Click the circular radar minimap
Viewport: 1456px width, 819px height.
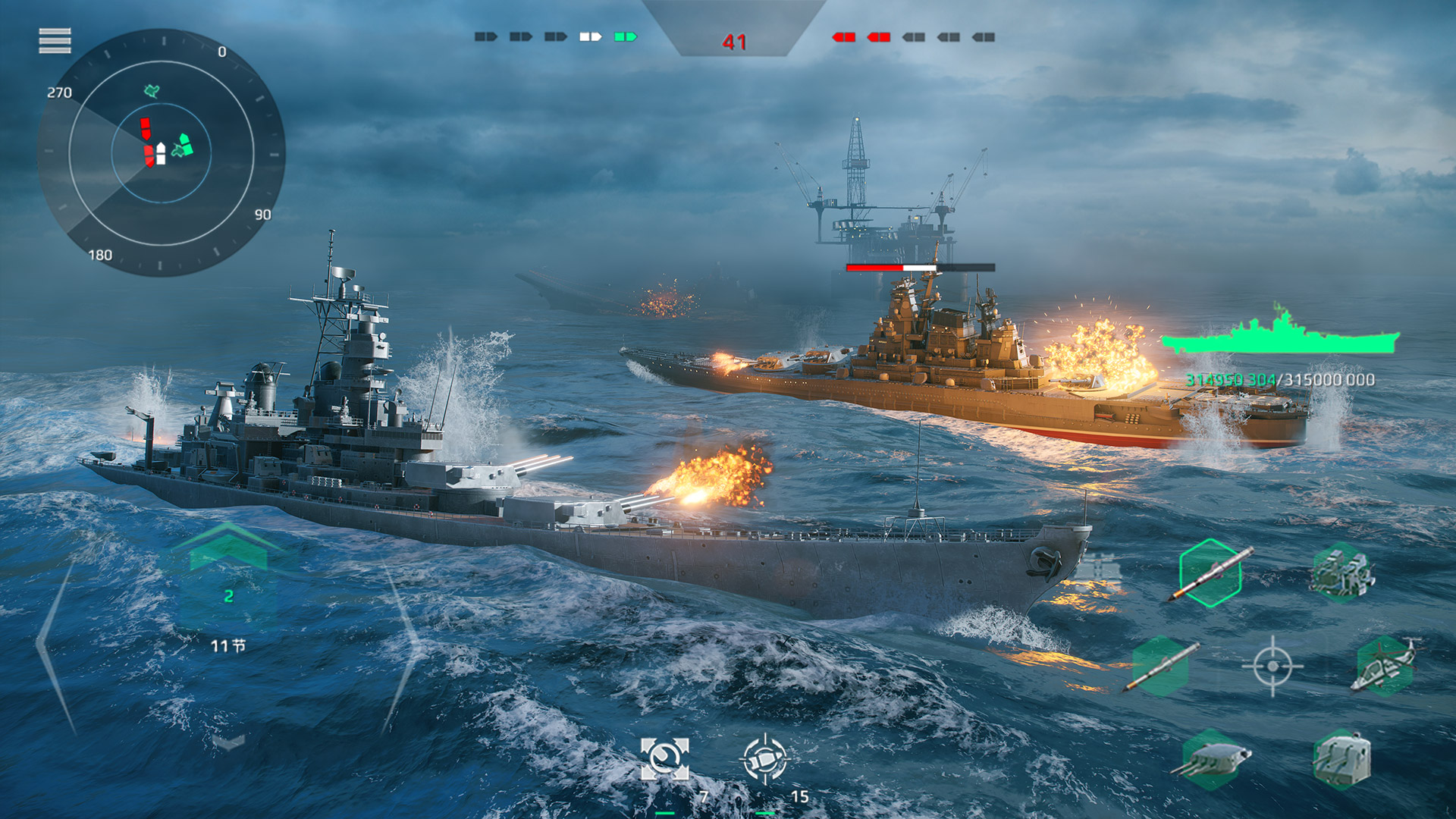[162, 152]
